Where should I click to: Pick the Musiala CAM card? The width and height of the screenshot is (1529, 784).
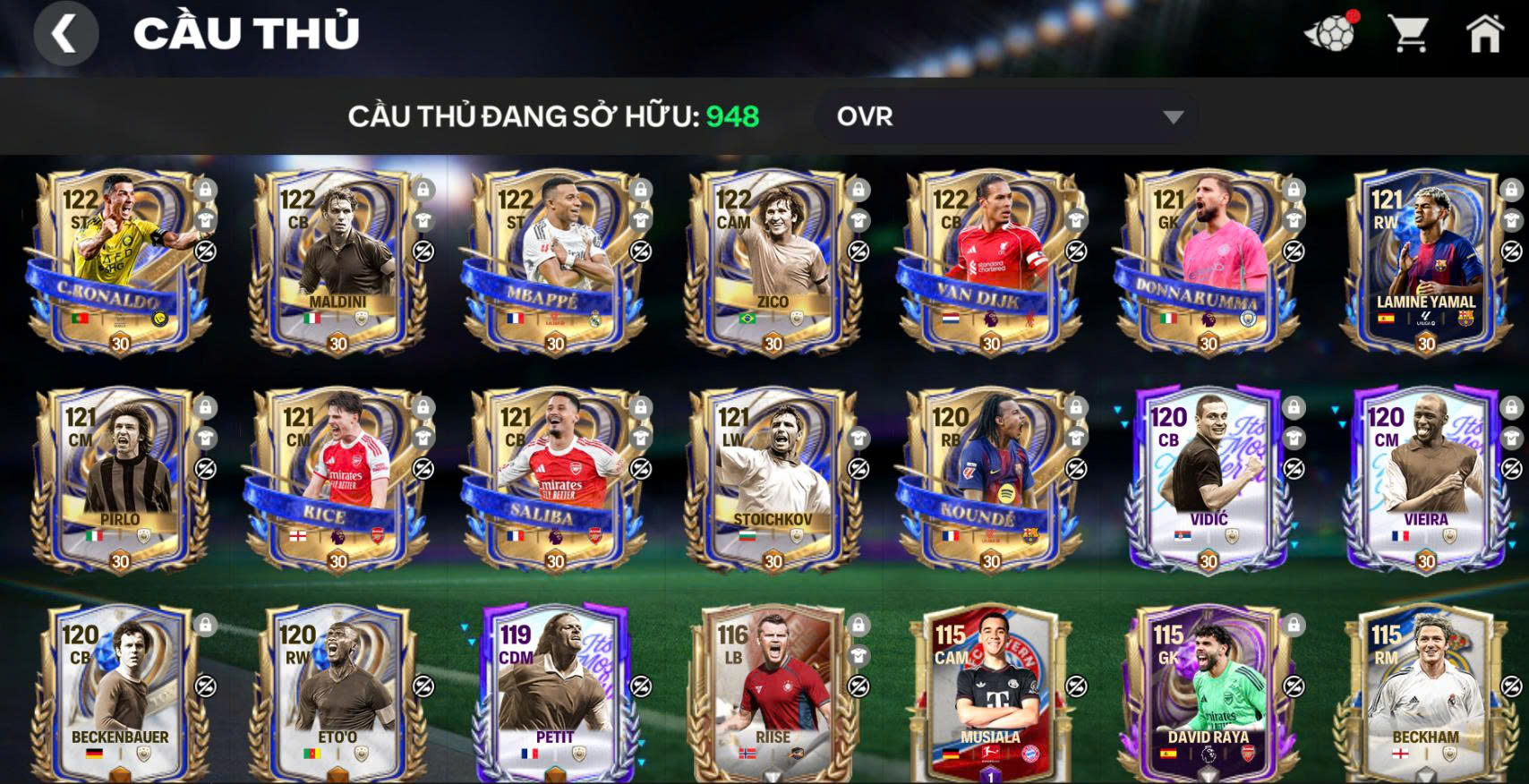click(990, 694)
